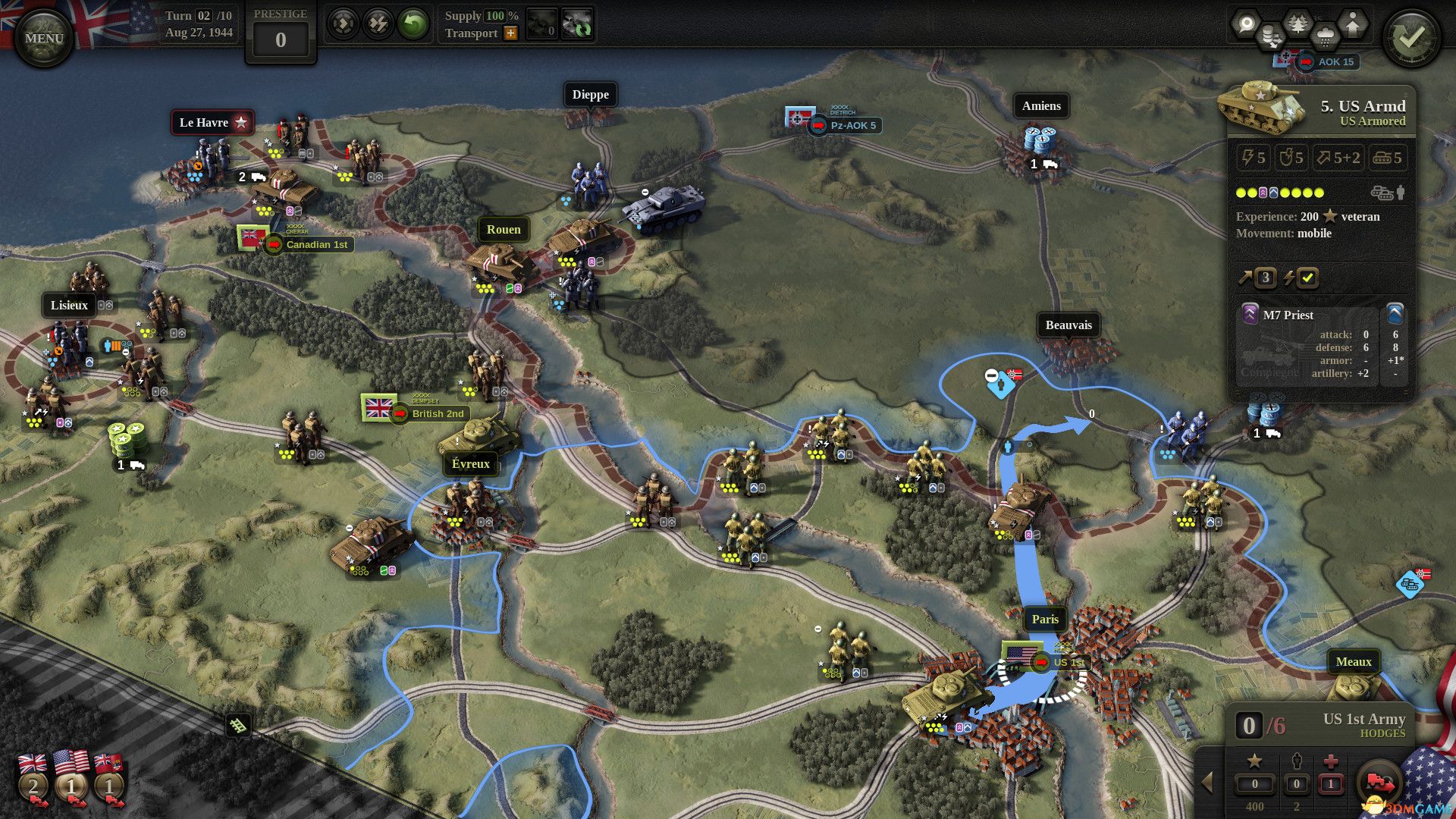Viewport: 1456px width, 819px height.
Task: Open the purple M7 Priest upgrade chevron
Action: click(x=1250, y=315)
